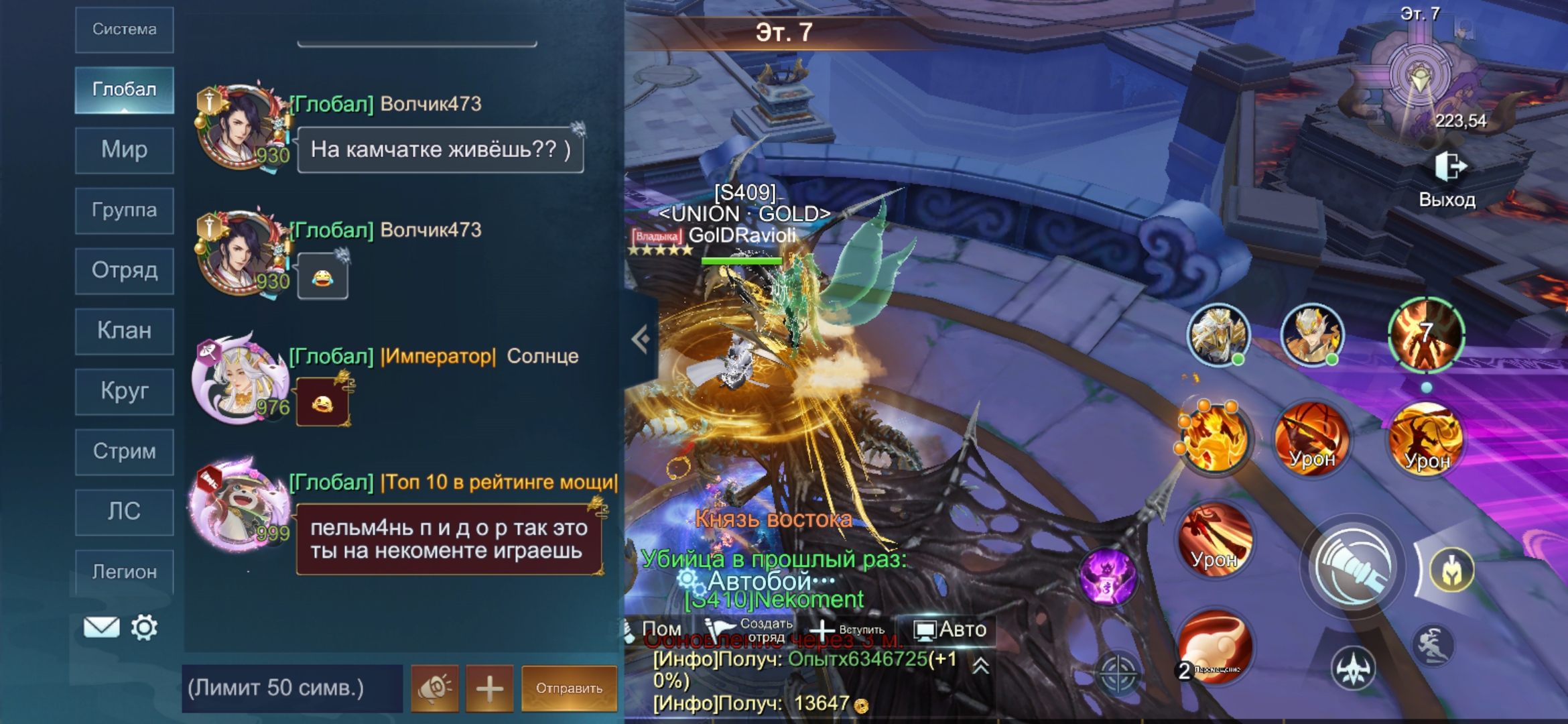Switch to the Легион chat tab
Viewport: 1568px width, 724px height.
[x=125, y=572]
